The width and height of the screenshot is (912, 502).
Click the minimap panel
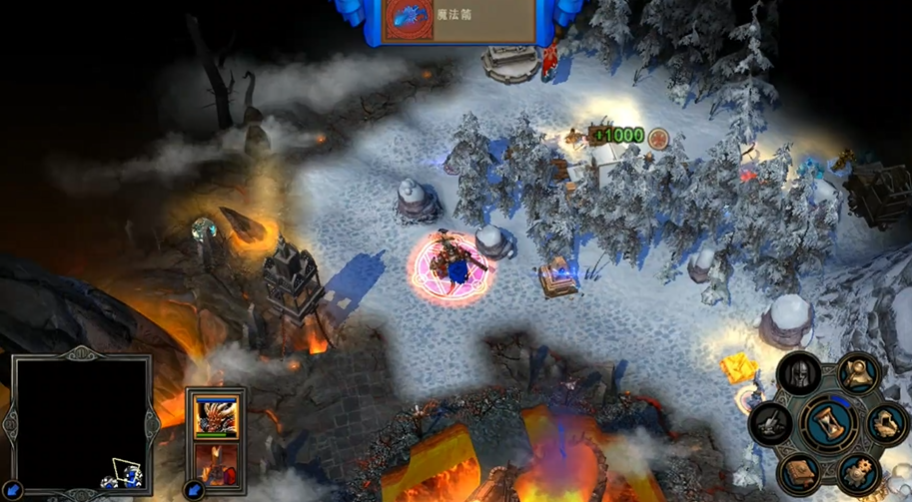coord(82,420)
